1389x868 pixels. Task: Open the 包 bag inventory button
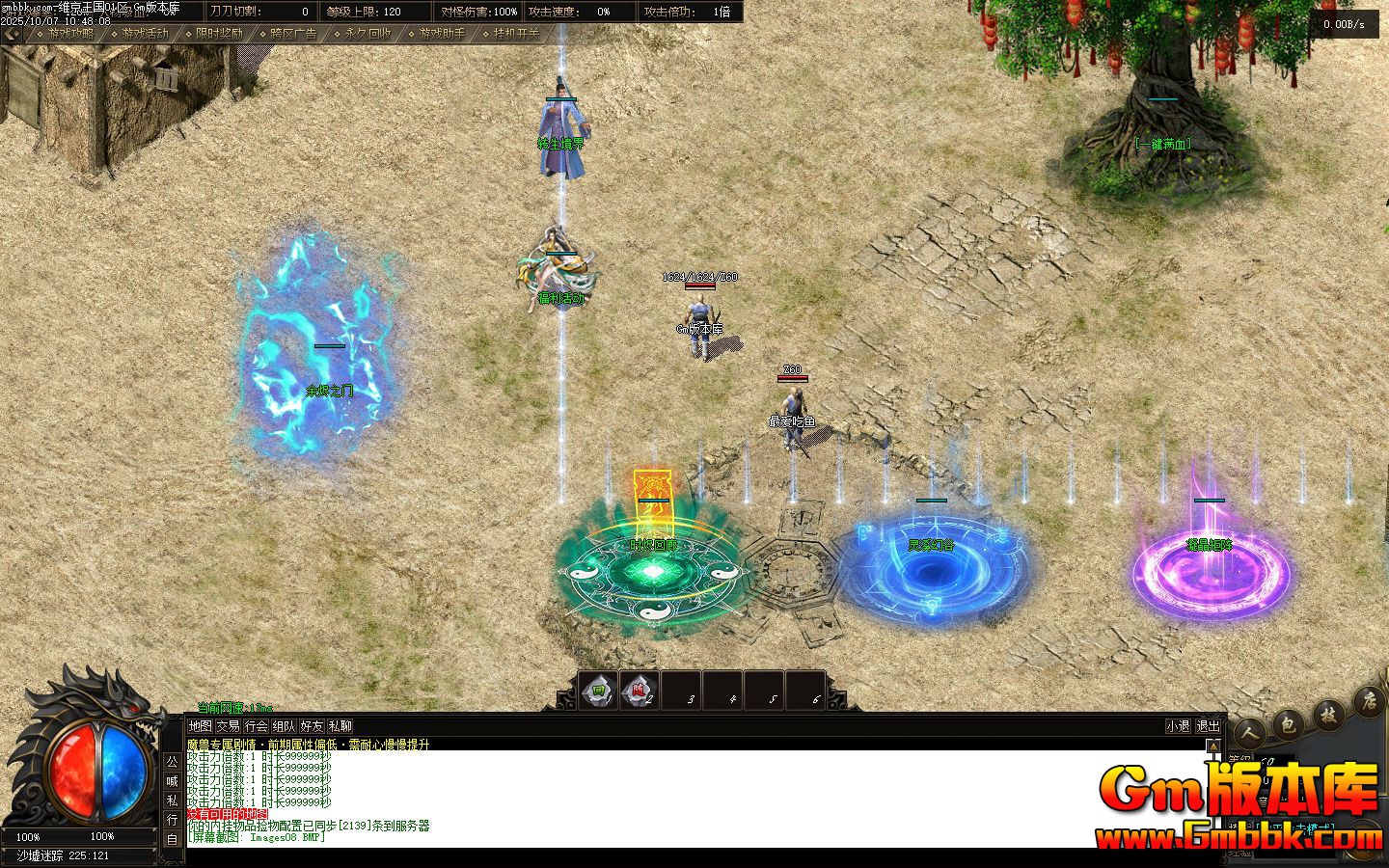tap(1288, 722)
